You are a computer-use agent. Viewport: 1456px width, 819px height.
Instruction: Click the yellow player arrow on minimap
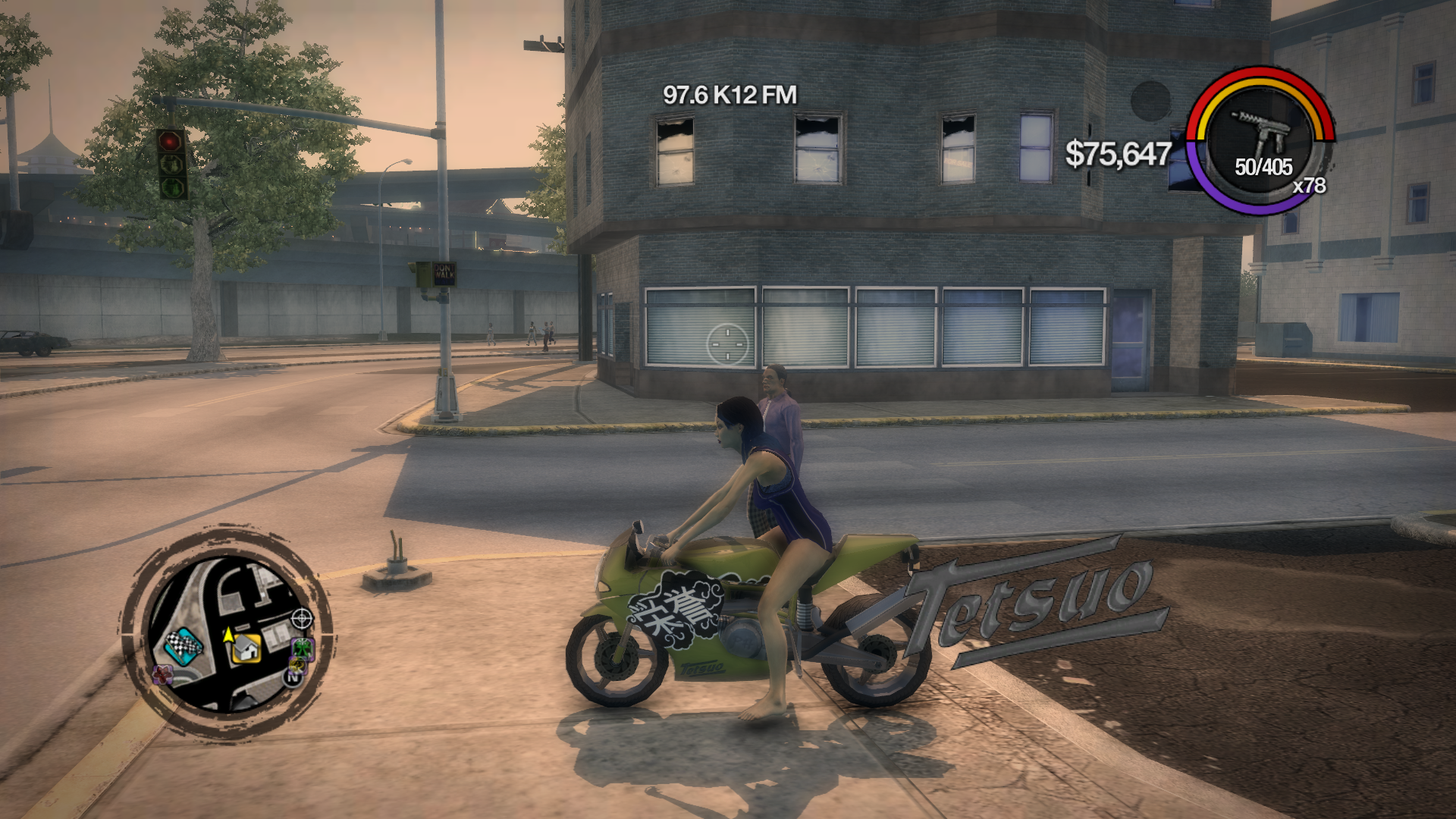pos(227,634)
